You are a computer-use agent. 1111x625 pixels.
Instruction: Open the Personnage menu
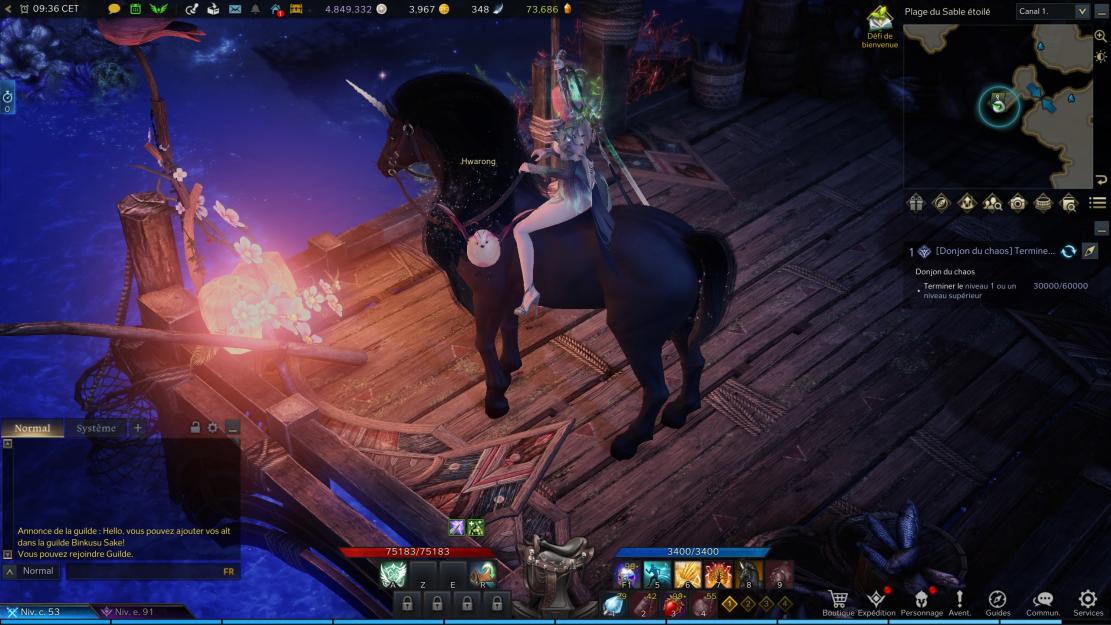921,600
